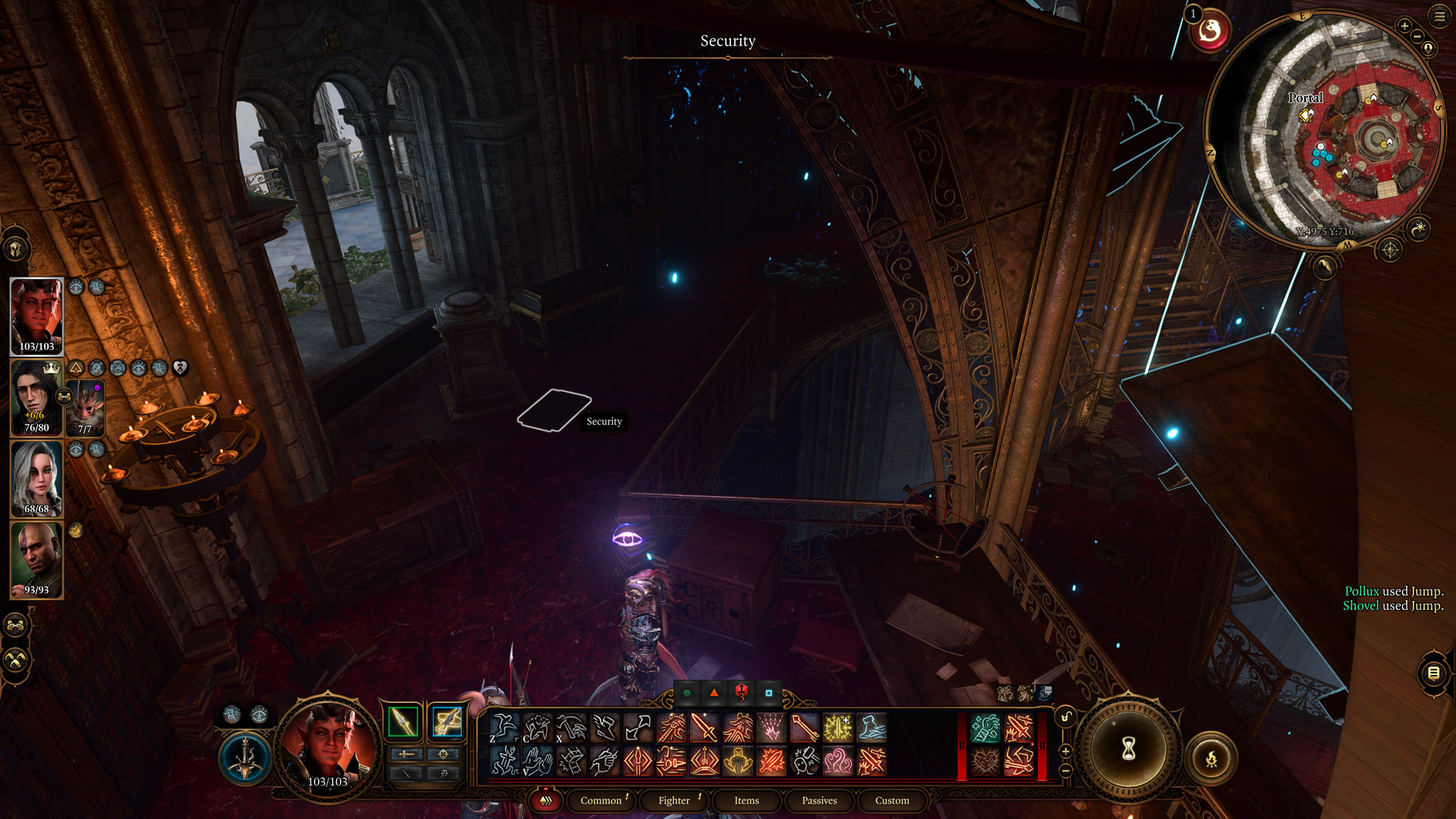This screenshot has height=819, width=1456.
Task: Zoom in on the minimap
Action: coord(1404,26)
